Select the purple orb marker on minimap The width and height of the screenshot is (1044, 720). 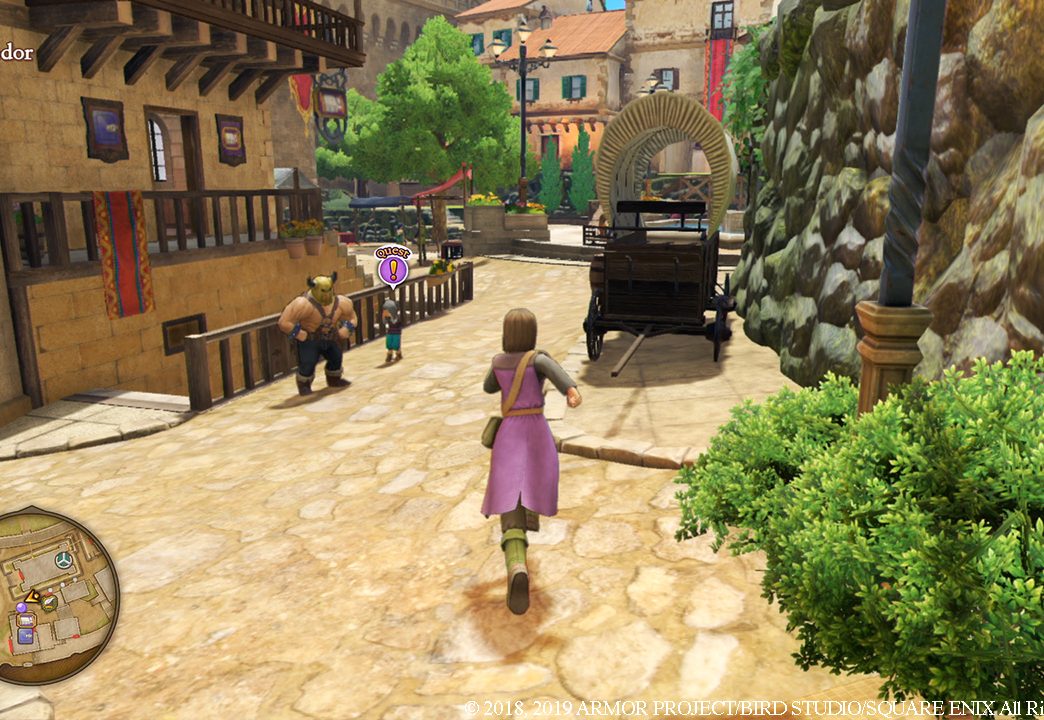(x=20, y=607)
